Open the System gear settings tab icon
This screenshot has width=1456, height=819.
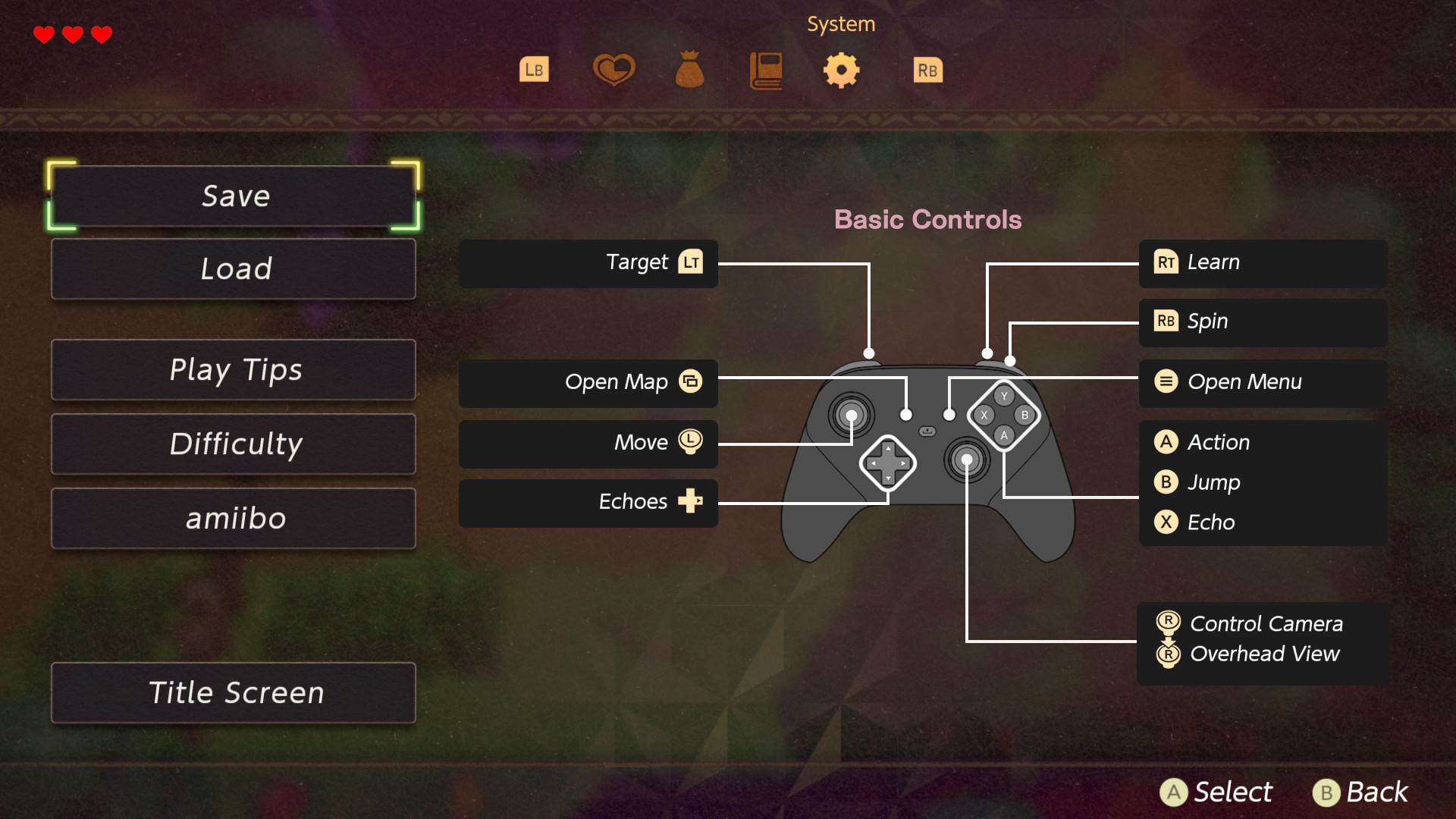842,70
